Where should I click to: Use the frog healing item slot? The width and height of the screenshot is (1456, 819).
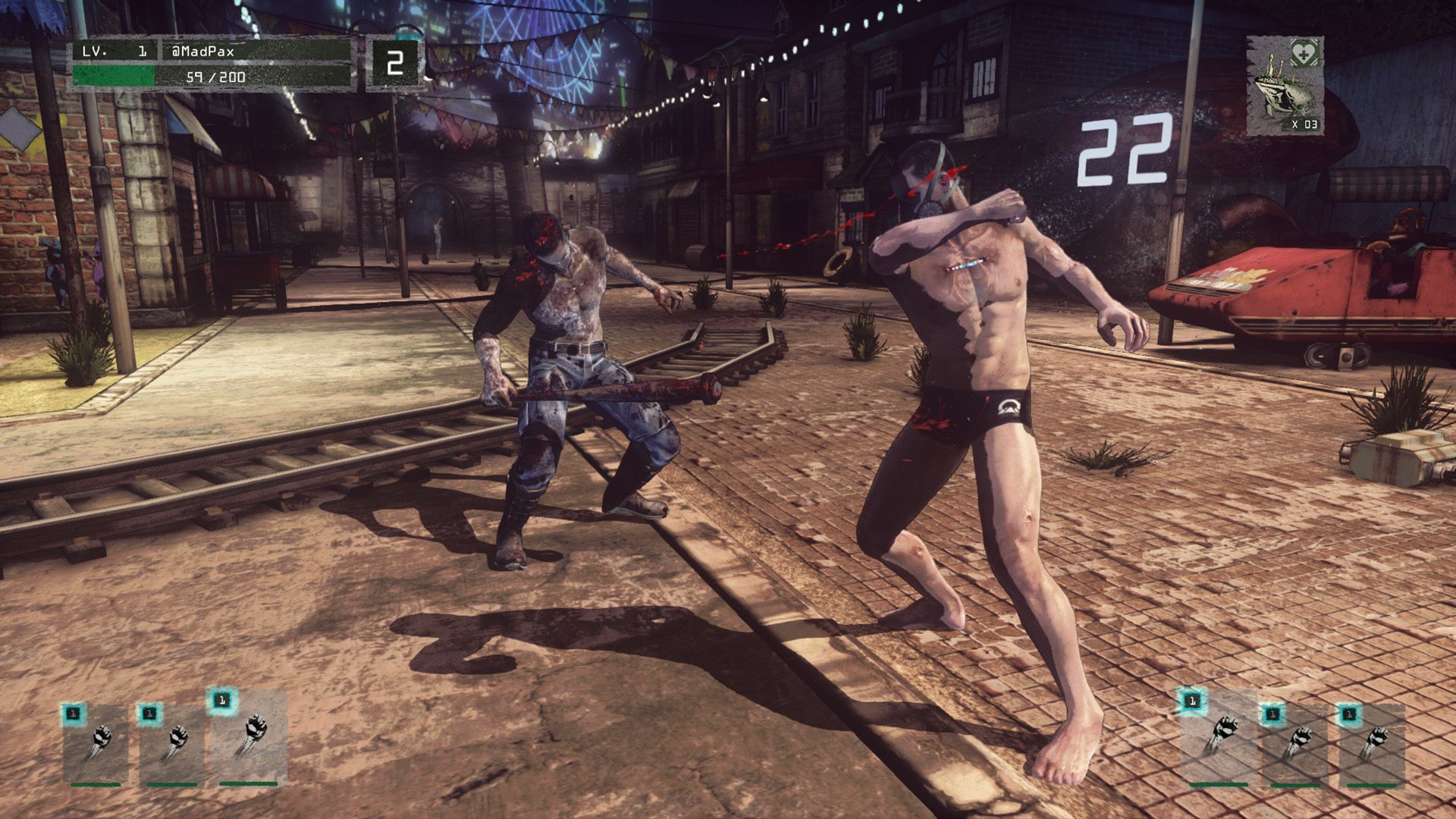1285,86
